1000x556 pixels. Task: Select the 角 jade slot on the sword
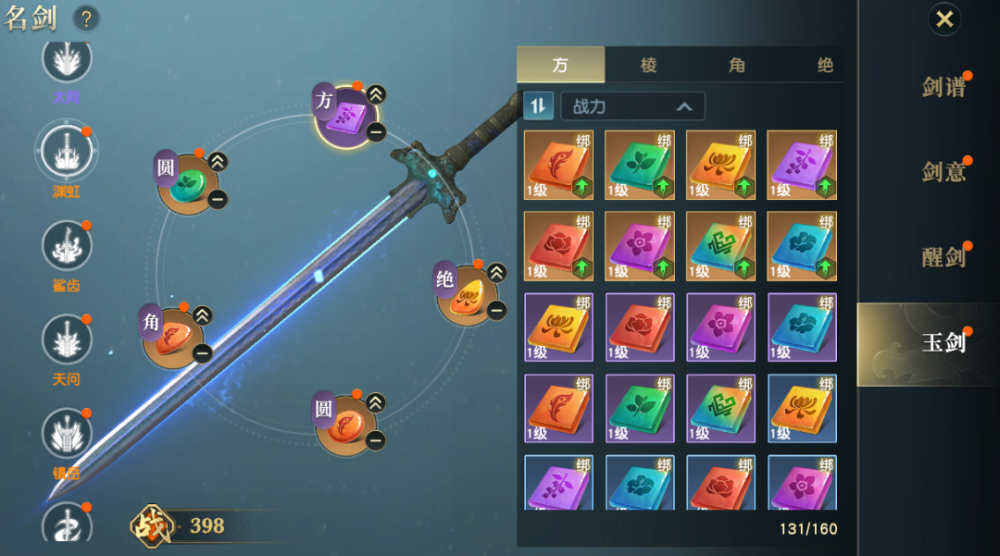(x=175, y=337)
